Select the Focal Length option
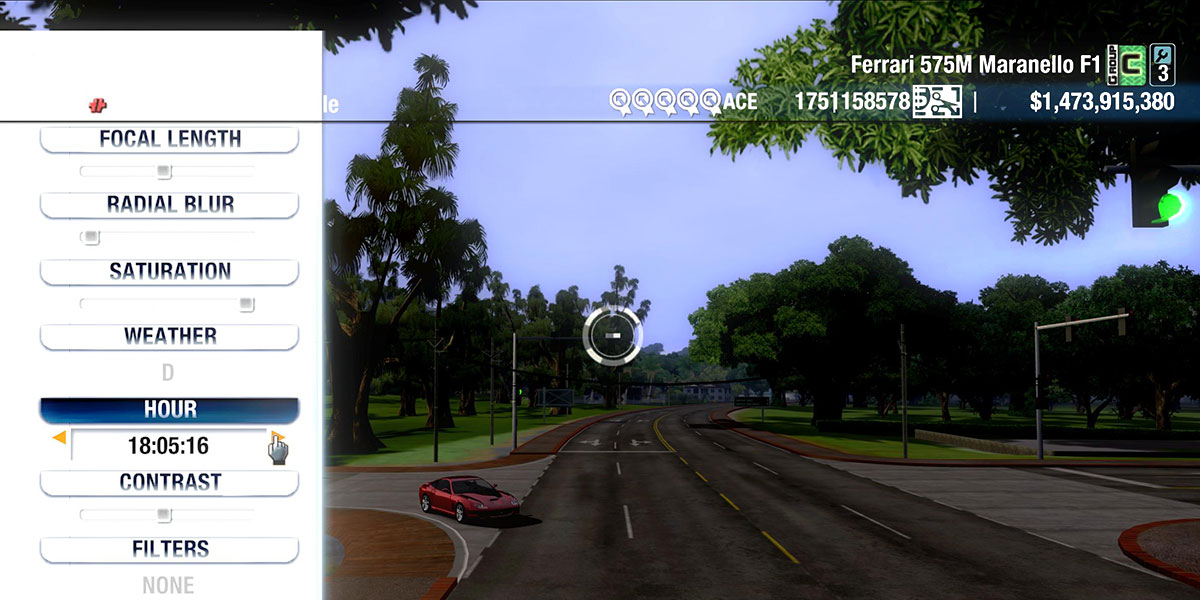Viewport: 1200px width, 600px height. [x=169, y=139]
